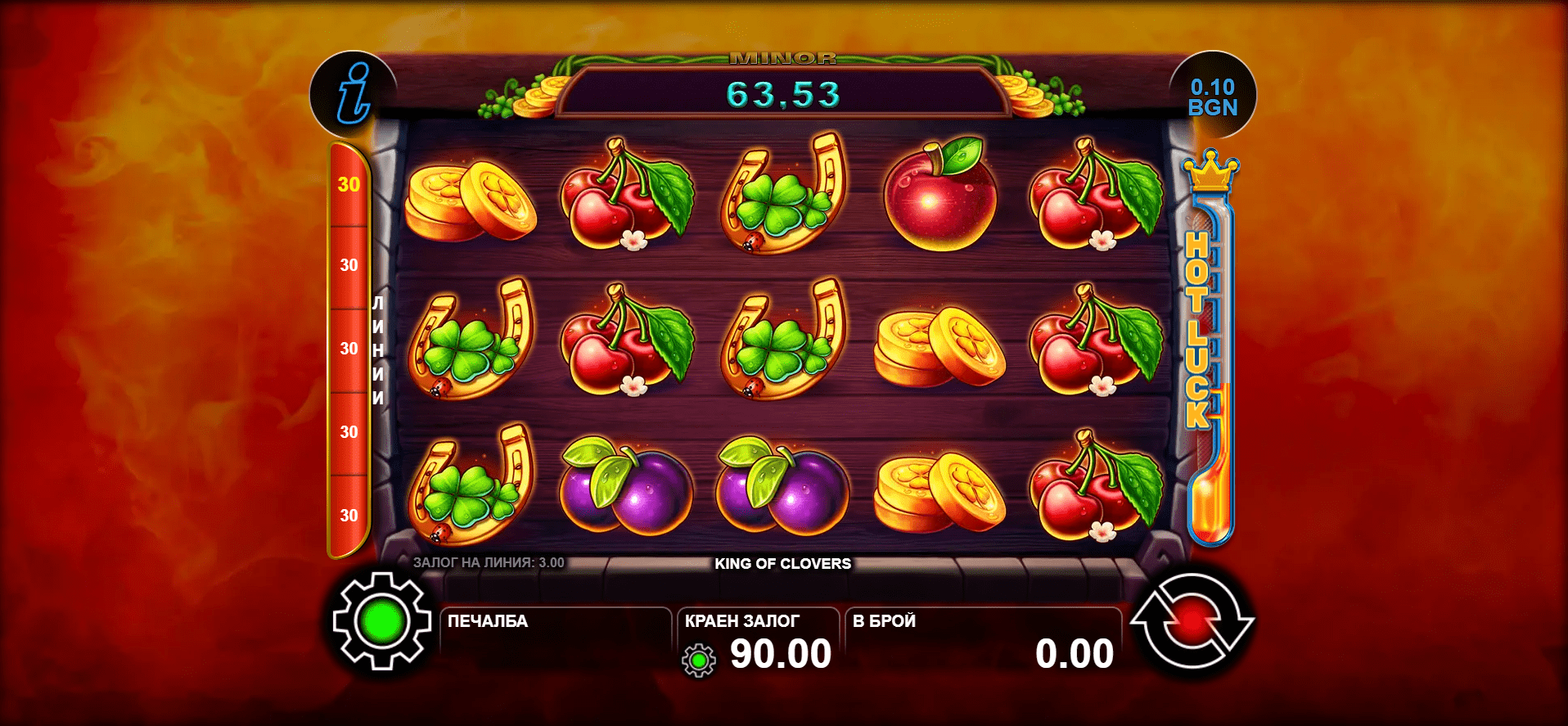Spin the reels with the red button
This screenshot has width=1568, height=726.
pos(1192,622)
